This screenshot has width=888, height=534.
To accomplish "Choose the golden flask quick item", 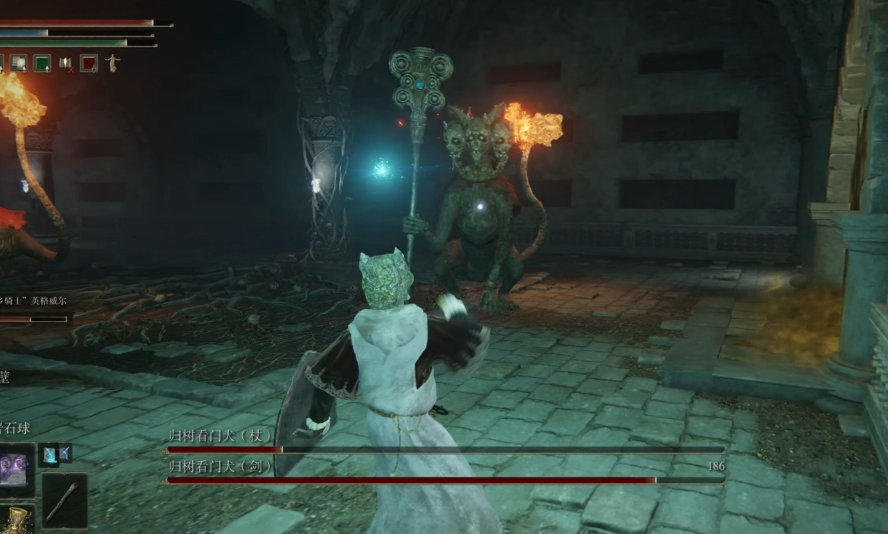I will 14,521.
